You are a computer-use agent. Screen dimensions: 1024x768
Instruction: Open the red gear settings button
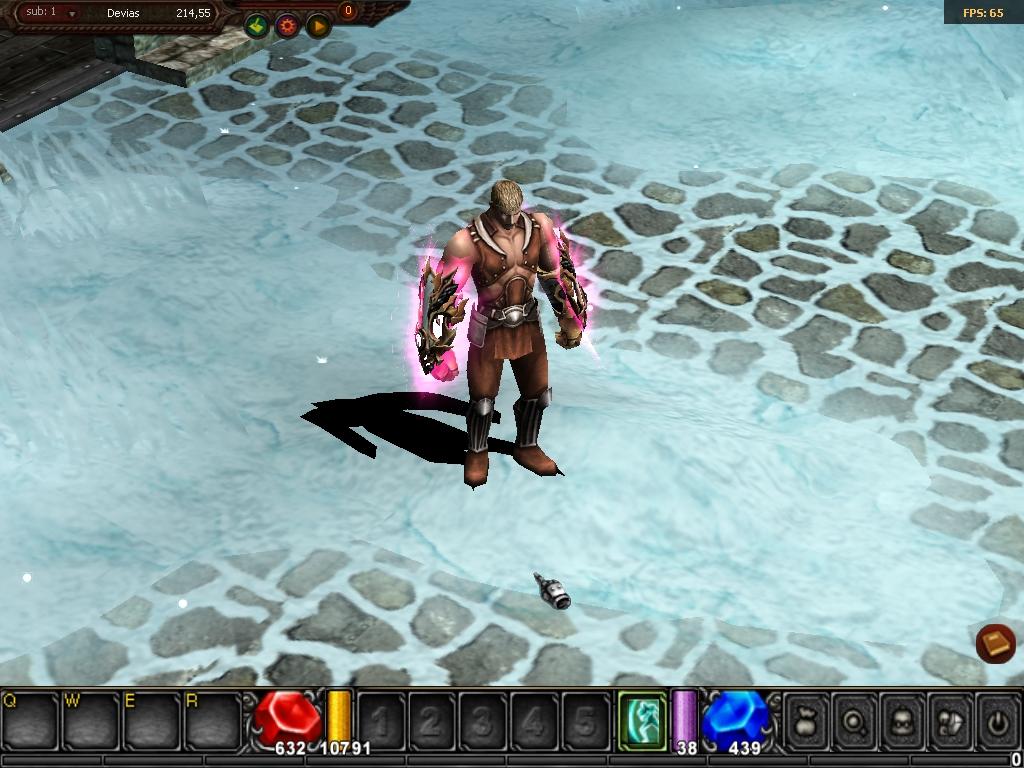pos(287,26)
